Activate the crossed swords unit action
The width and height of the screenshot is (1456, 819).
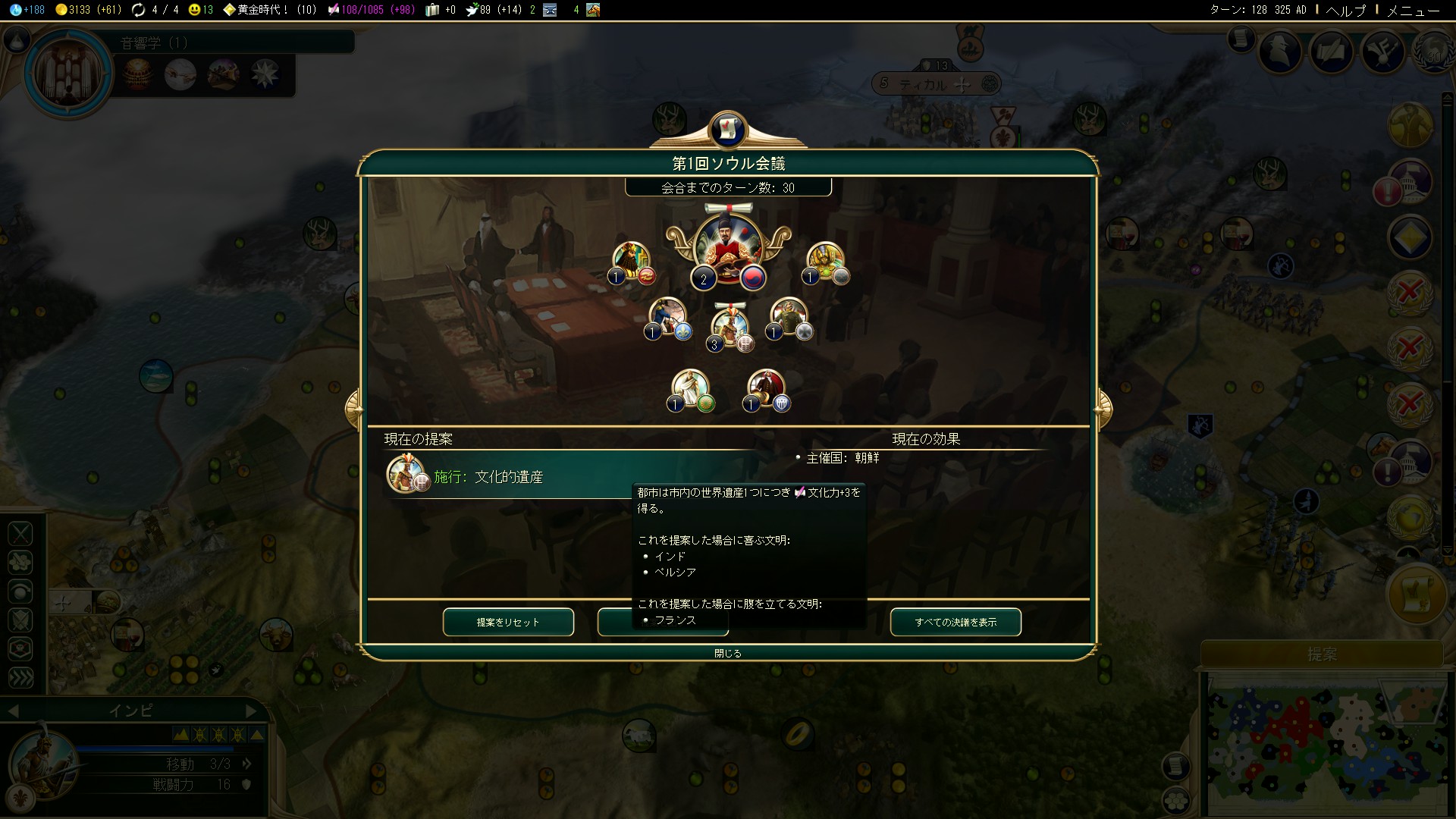point(20,533)
